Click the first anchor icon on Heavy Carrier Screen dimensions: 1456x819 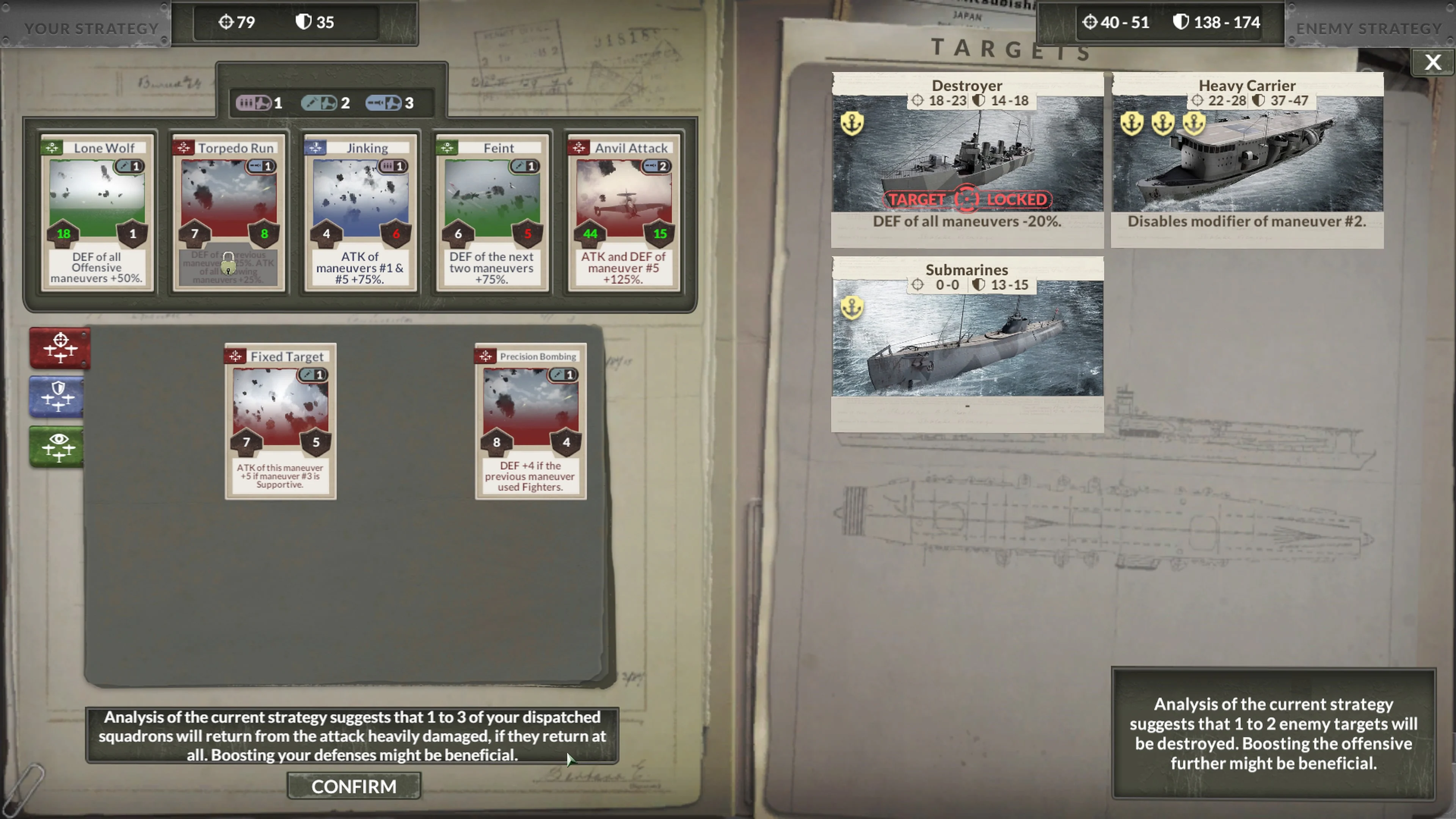pyautogui.click(x=1131, y=123)
